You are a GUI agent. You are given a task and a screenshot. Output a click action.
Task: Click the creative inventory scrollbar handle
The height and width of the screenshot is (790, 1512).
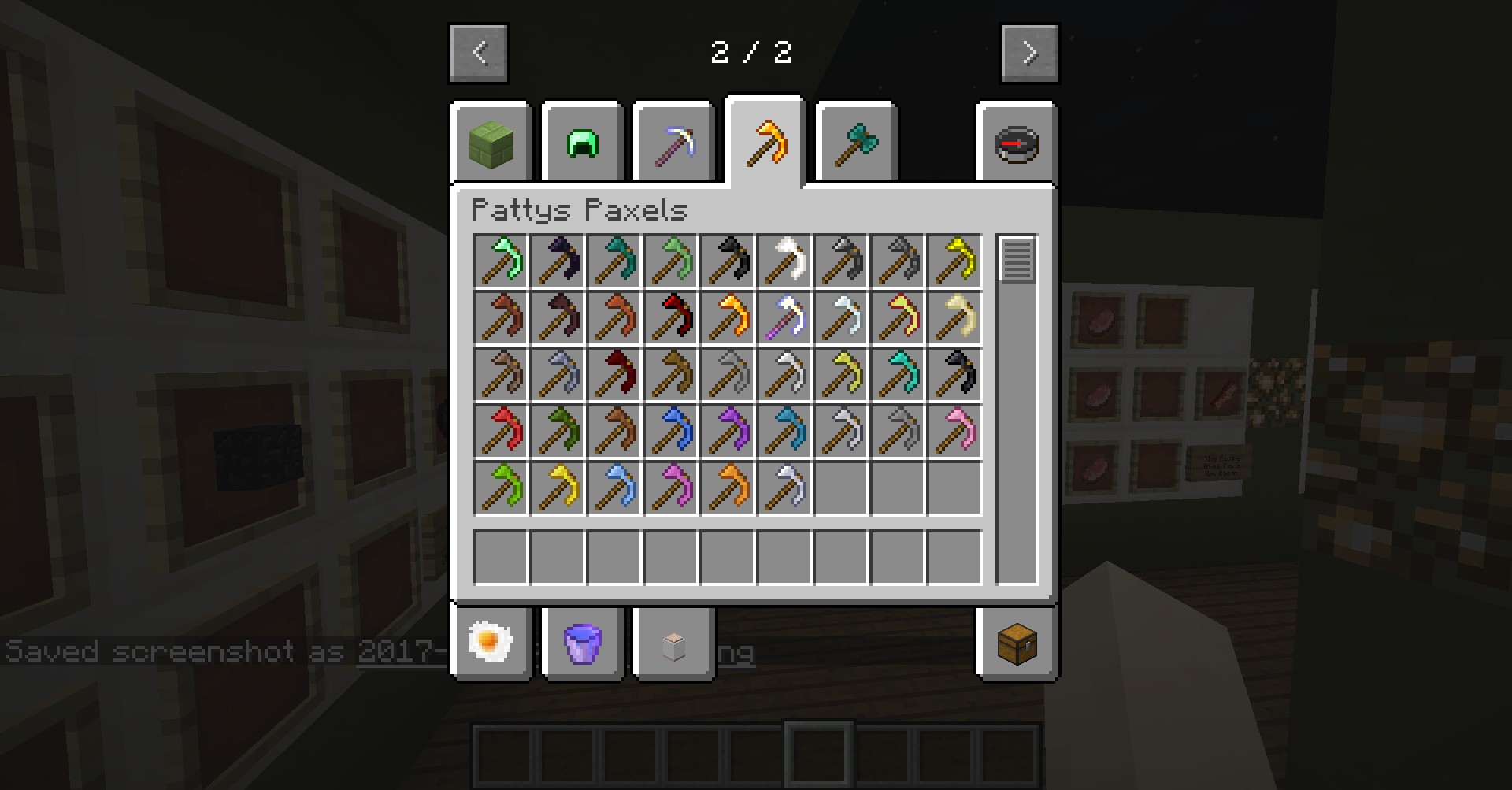pyautogui.click(x=1017, y=259)
